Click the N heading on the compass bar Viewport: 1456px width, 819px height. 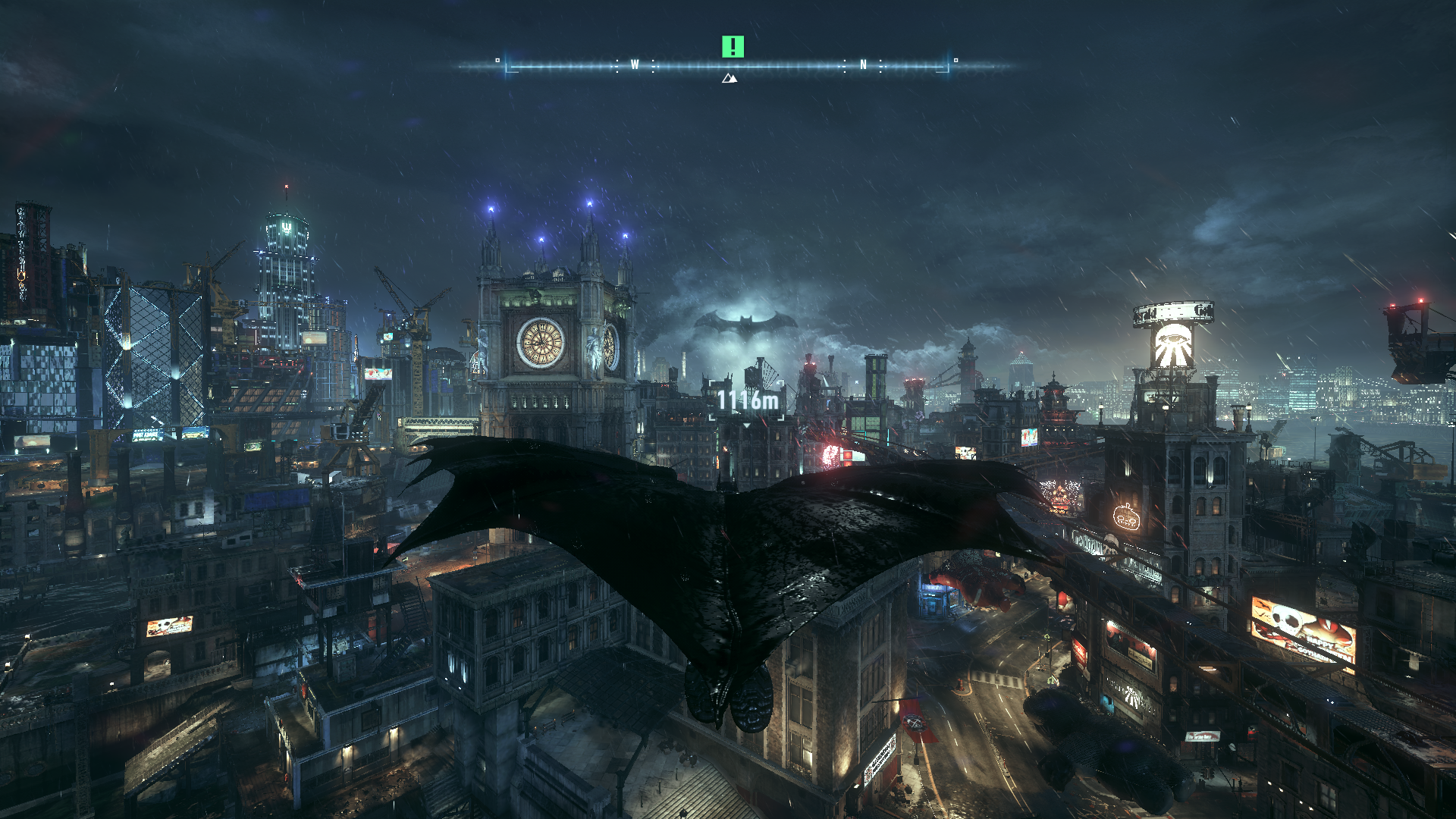point(863,65)
